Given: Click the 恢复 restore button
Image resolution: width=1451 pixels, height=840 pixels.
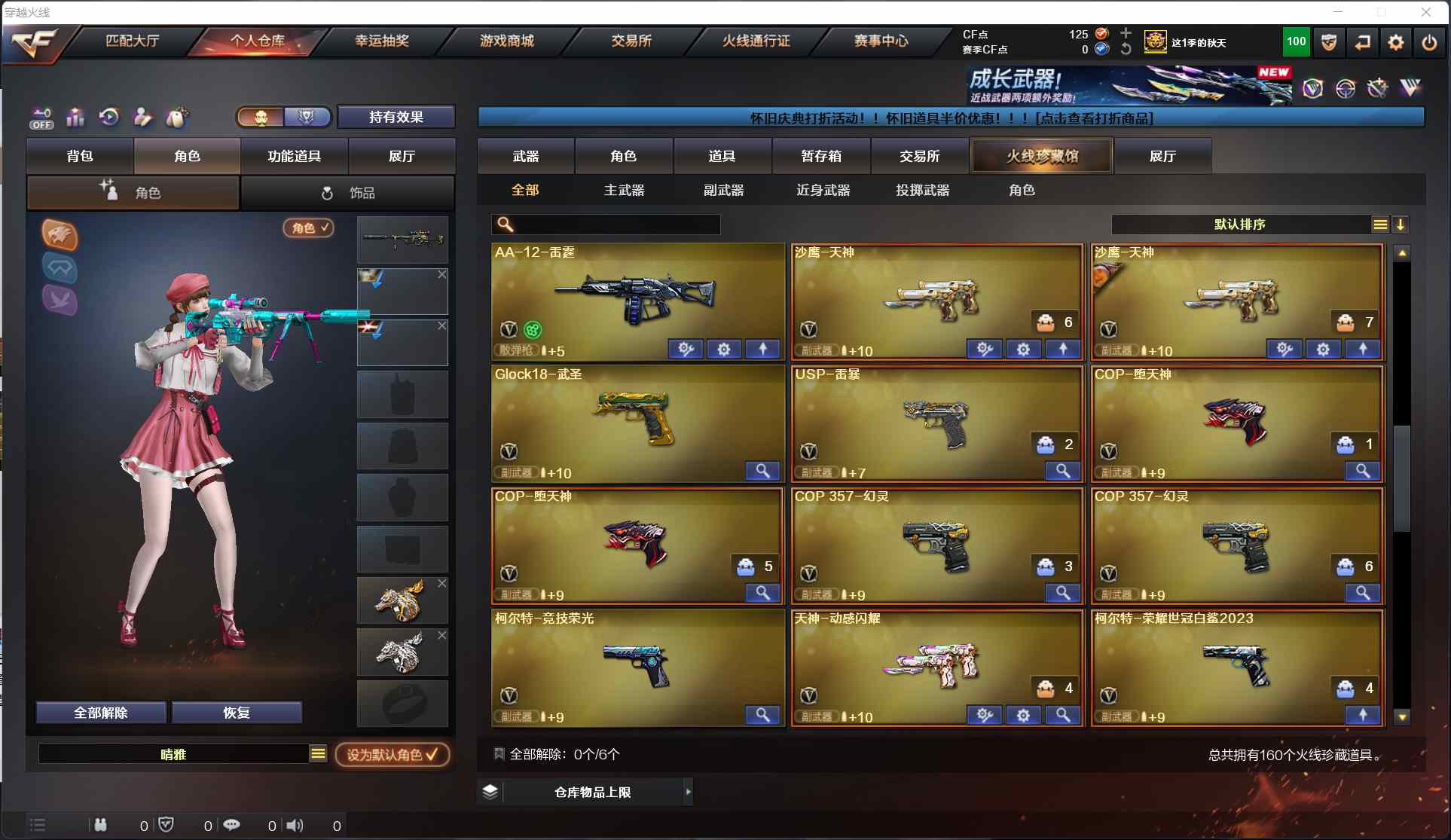Looking at the screenshot, I should (x=237, y=713).
